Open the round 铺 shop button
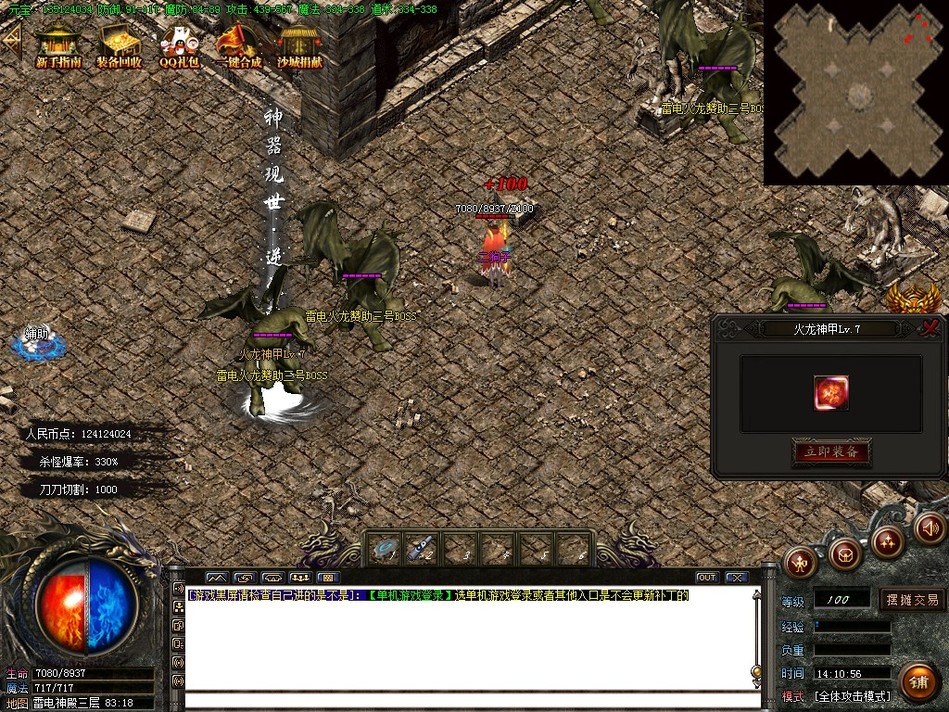Image resolution: width=949 pixels, height=712 pixels. 918,681
